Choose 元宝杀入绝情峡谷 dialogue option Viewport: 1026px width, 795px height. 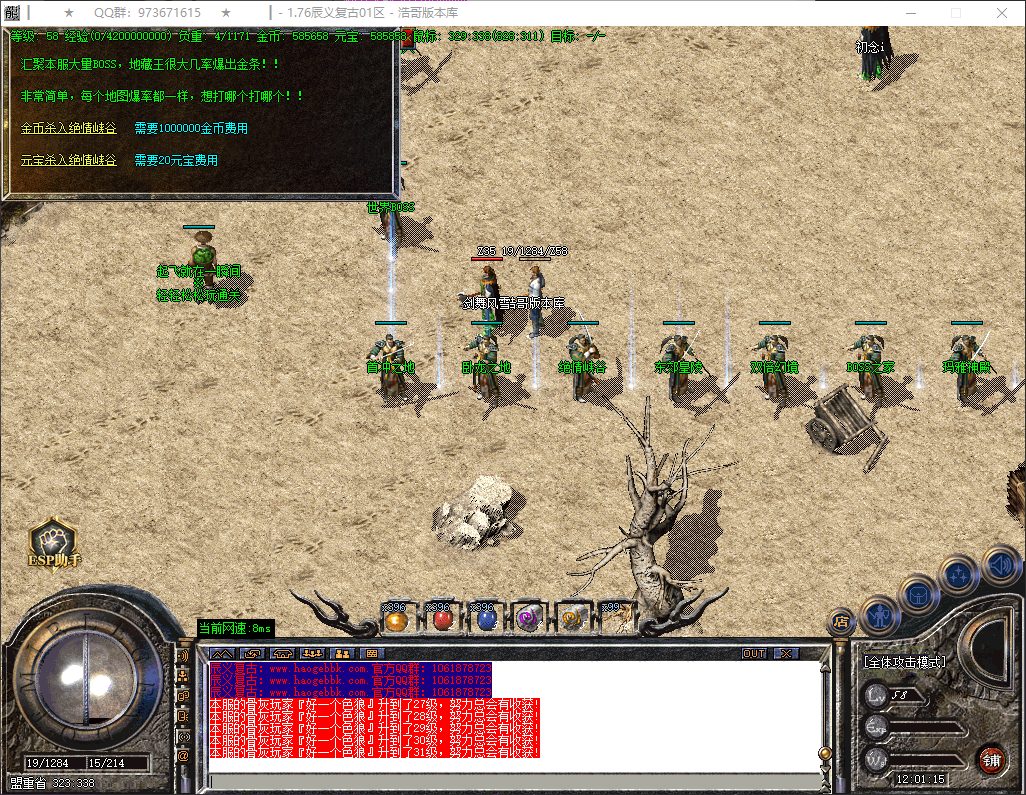pyautogui.click(x=68, y=160)
